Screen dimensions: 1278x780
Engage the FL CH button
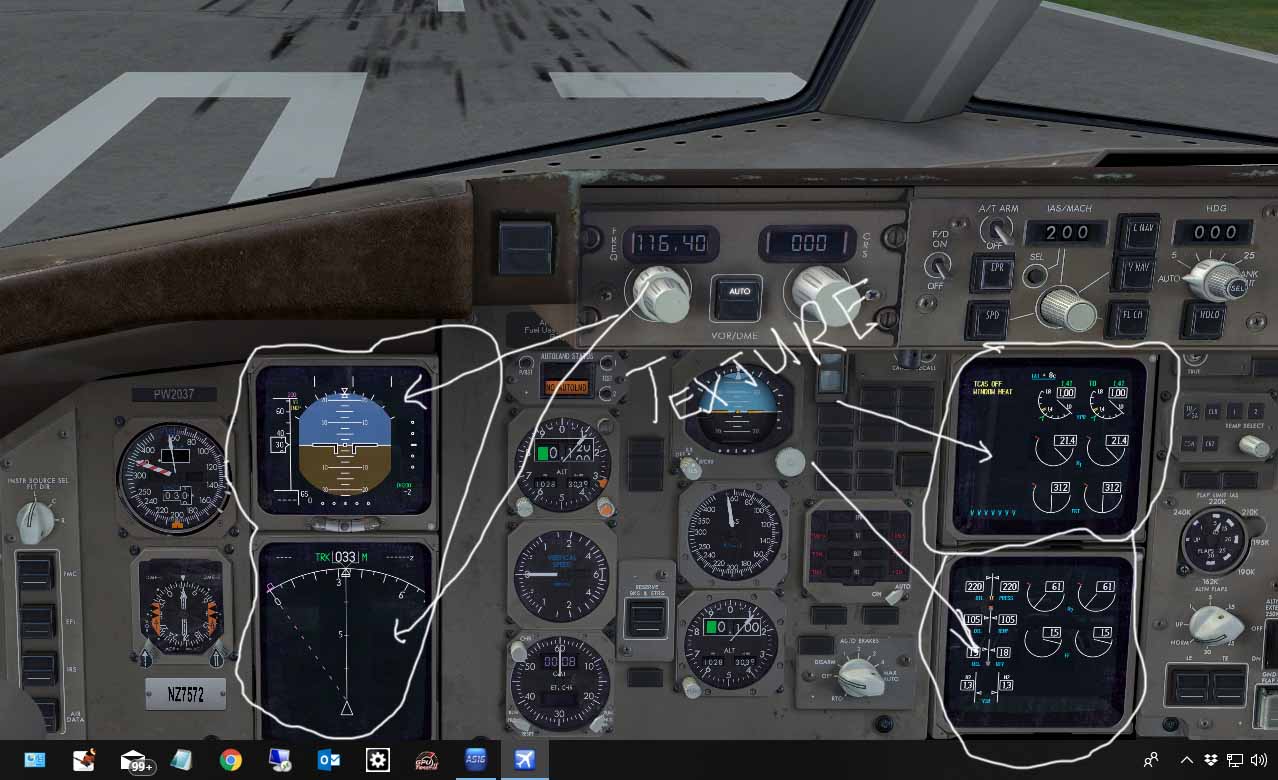1128,319
